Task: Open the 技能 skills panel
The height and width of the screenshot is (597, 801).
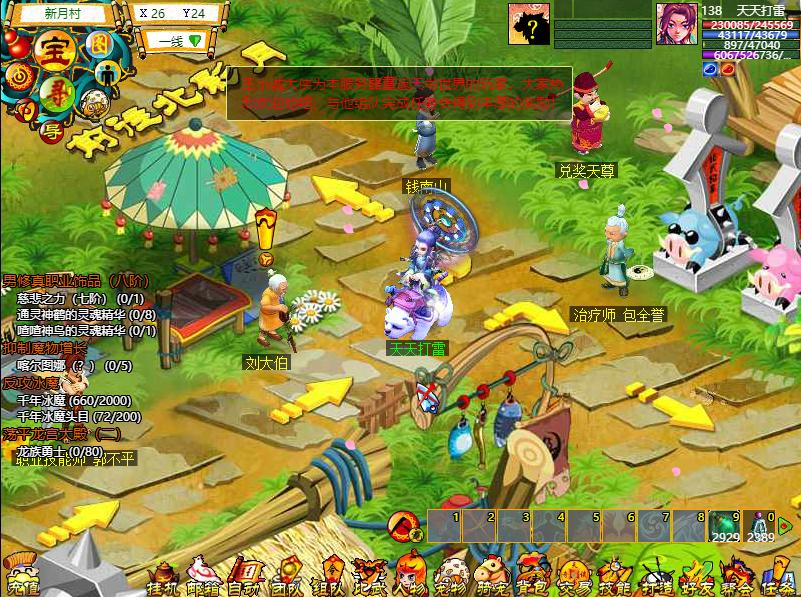Action: (615, 577)
